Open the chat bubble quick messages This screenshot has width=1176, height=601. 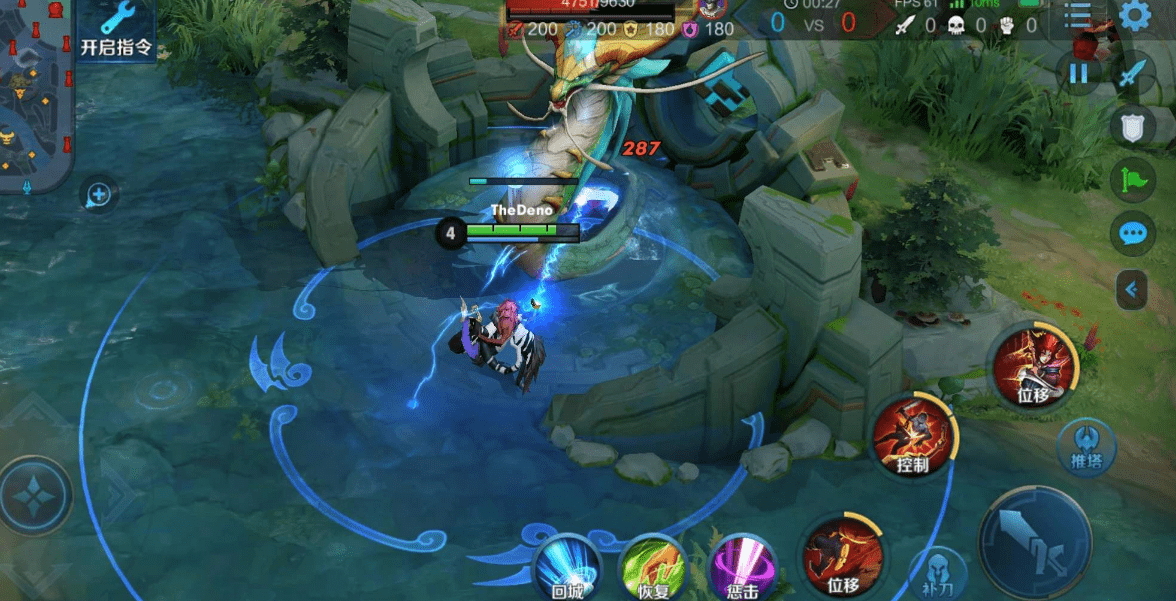click(1132, 234)
